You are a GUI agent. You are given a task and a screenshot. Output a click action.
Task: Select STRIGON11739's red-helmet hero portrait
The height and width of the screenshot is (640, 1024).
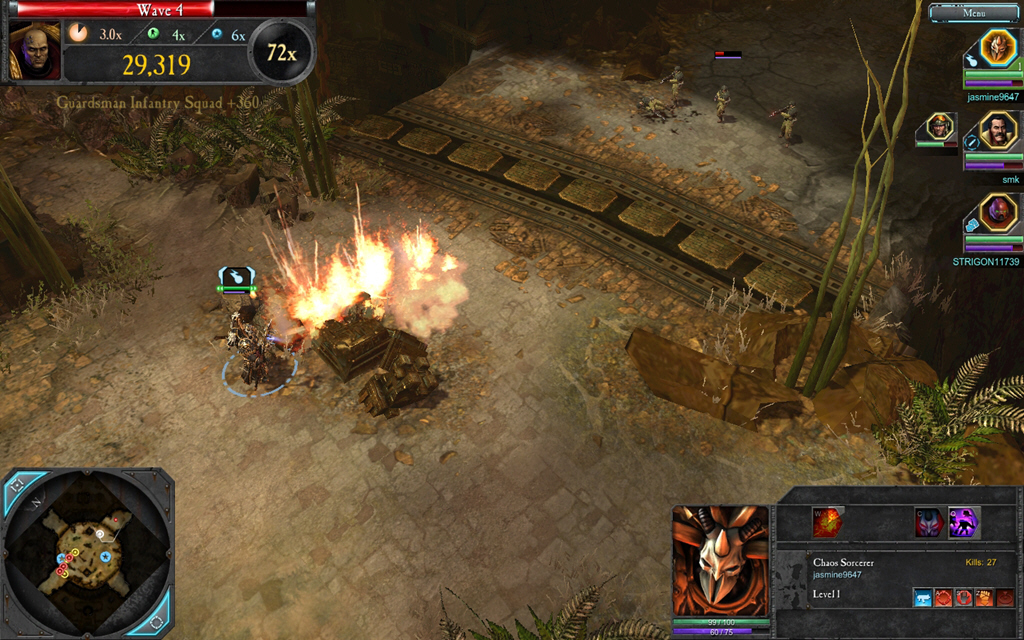coord(997,211)
